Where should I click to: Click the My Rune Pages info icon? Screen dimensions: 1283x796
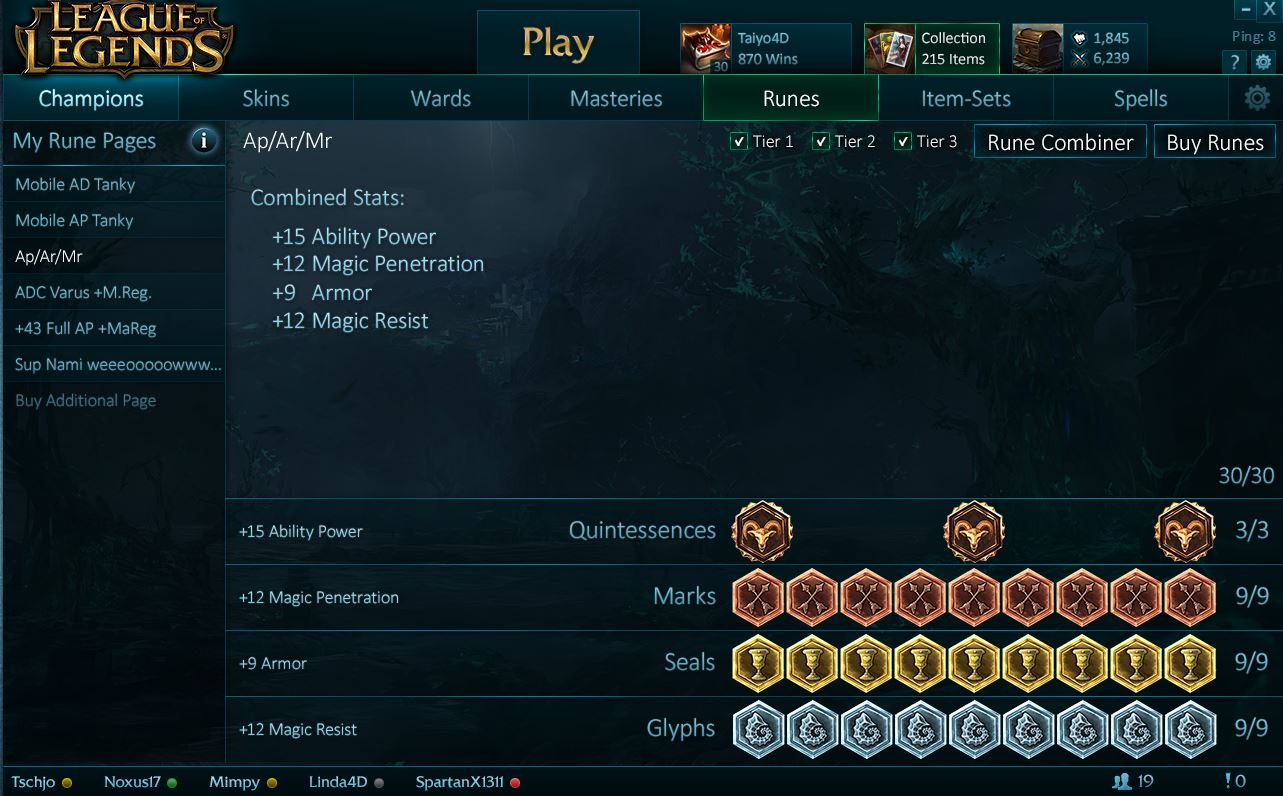(x=204, y=141)
